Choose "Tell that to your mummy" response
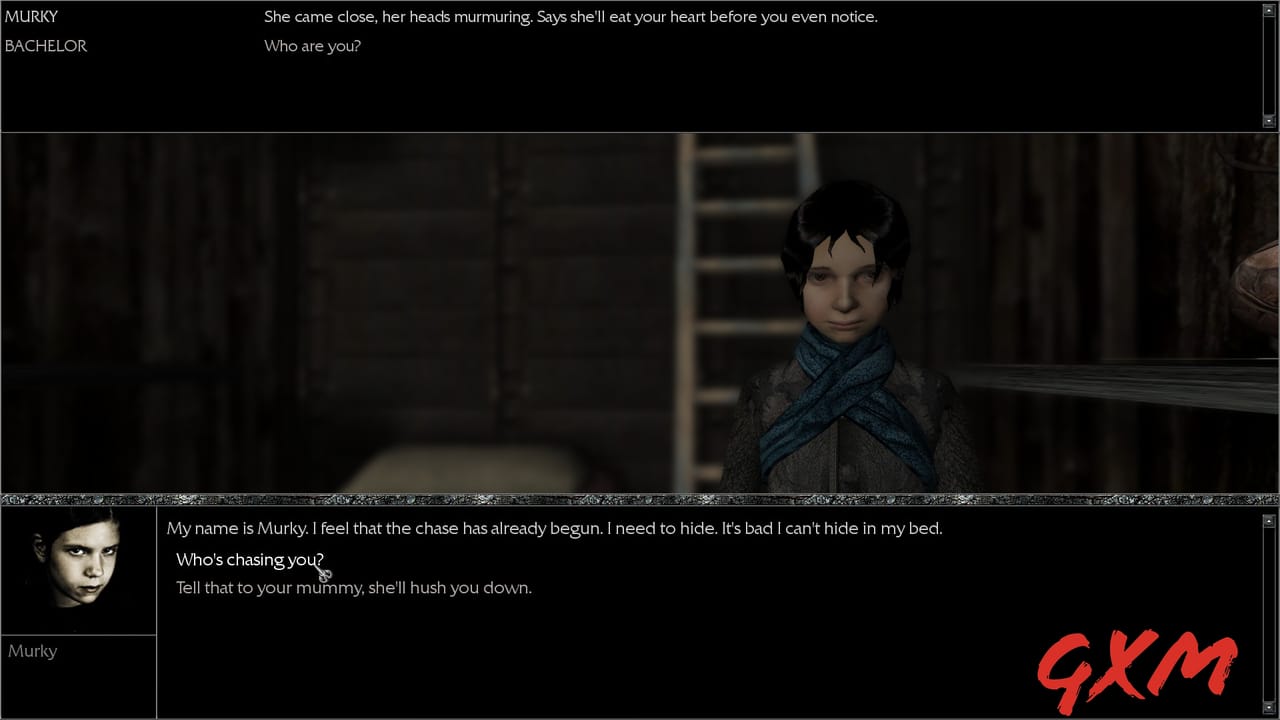Viewport: 1280px width, 720px height. click(351, 587)
